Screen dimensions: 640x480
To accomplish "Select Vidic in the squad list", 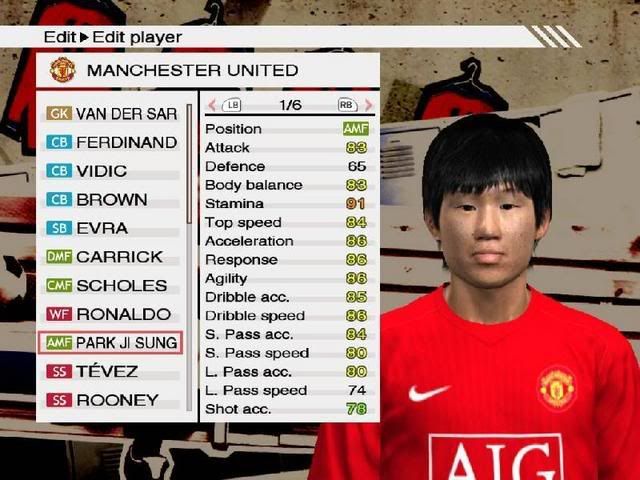I will click(x=110, y=171).
